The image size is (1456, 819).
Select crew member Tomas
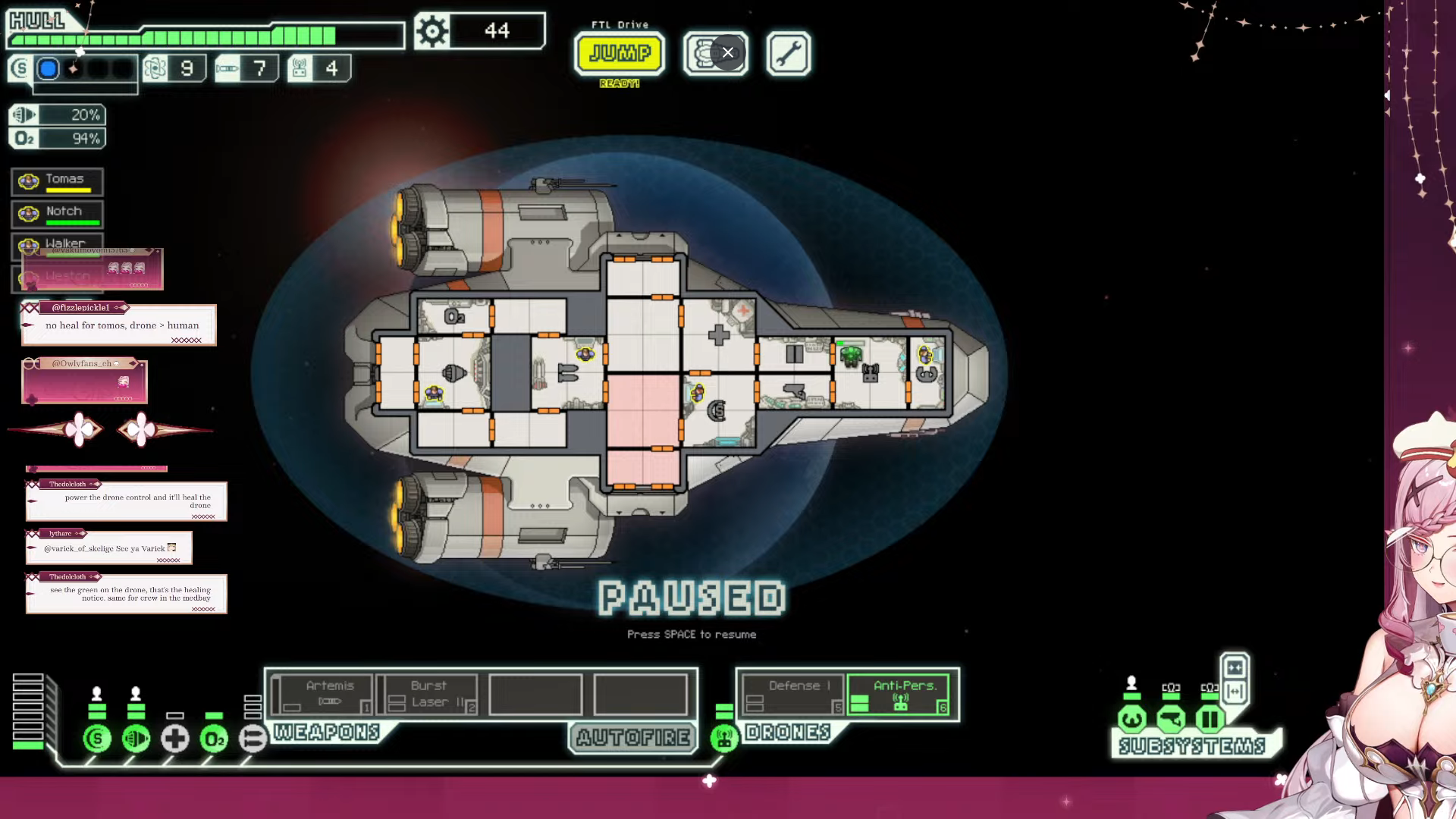pos(58,182)
